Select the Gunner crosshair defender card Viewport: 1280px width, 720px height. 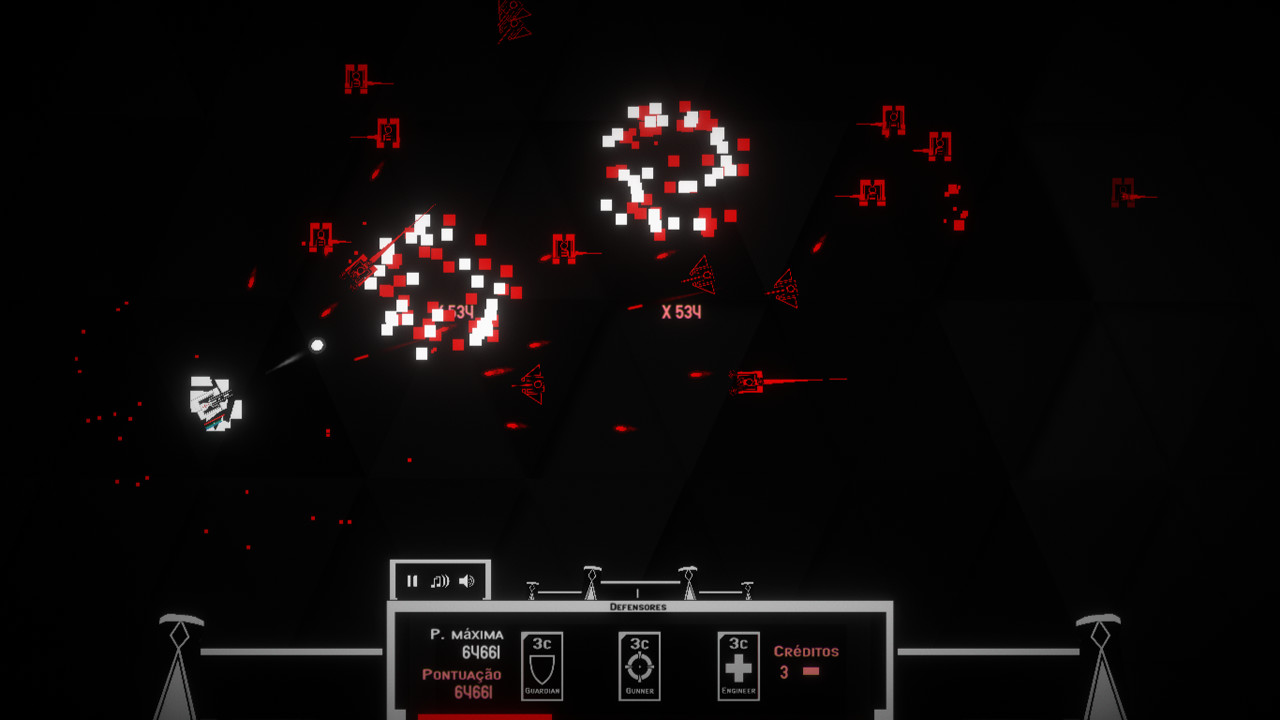click(x=640, y=665)
